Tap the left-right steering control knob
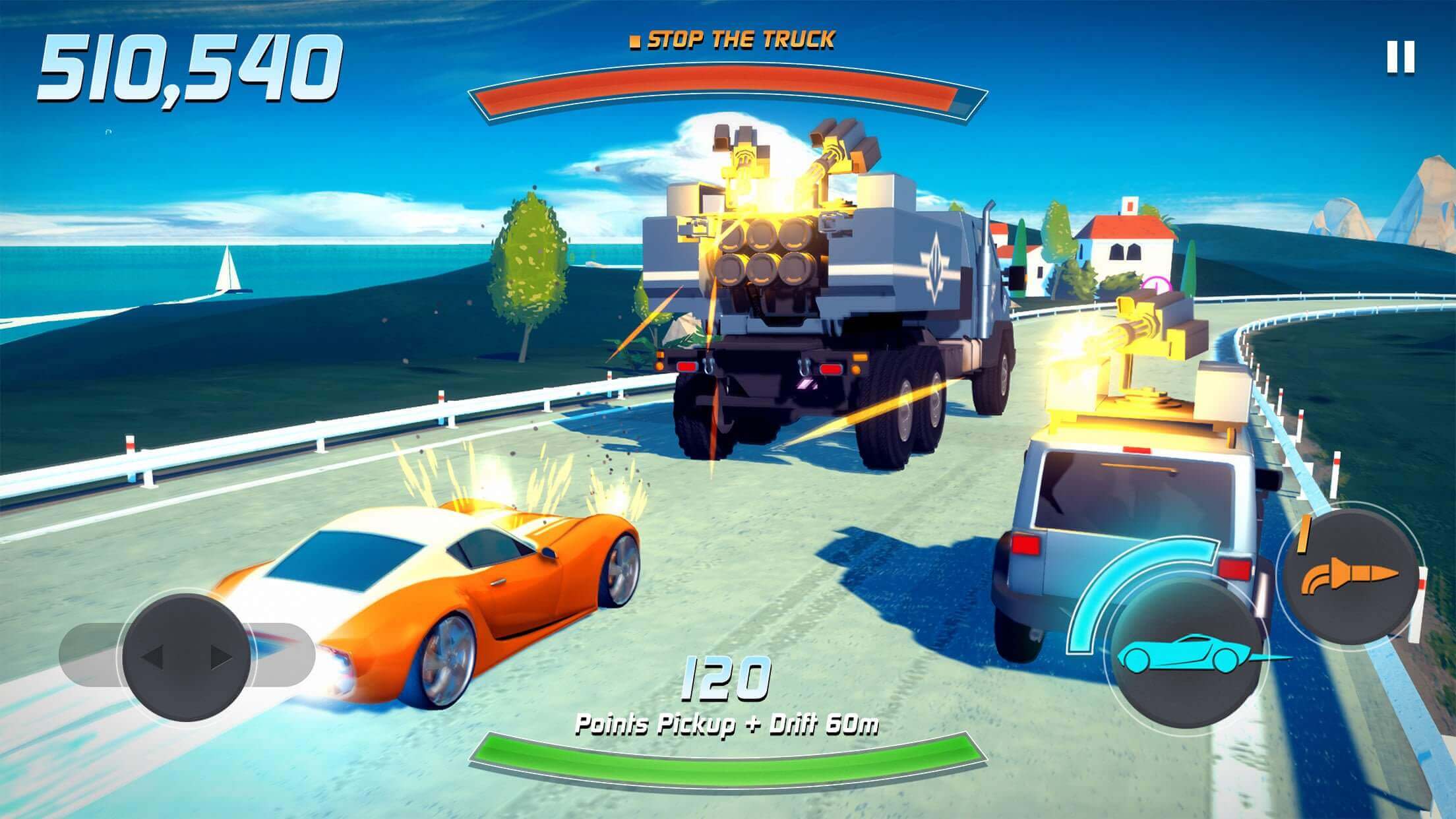Image resolution: width=1456 pixels, height=819 pixels. pyautogui.click(x=187, y=657)
